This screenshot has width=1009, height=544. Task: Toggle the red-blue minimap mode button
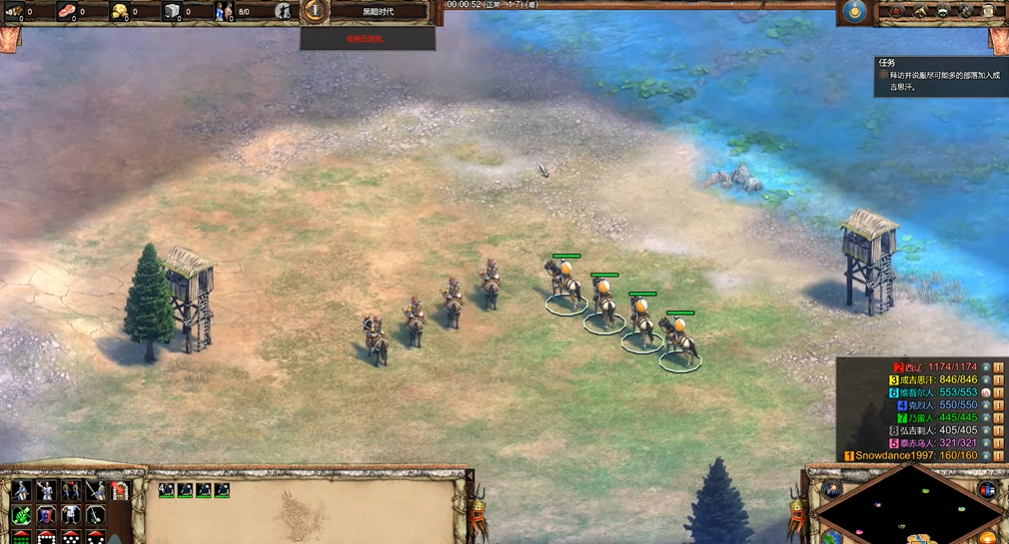pos(987,489)
